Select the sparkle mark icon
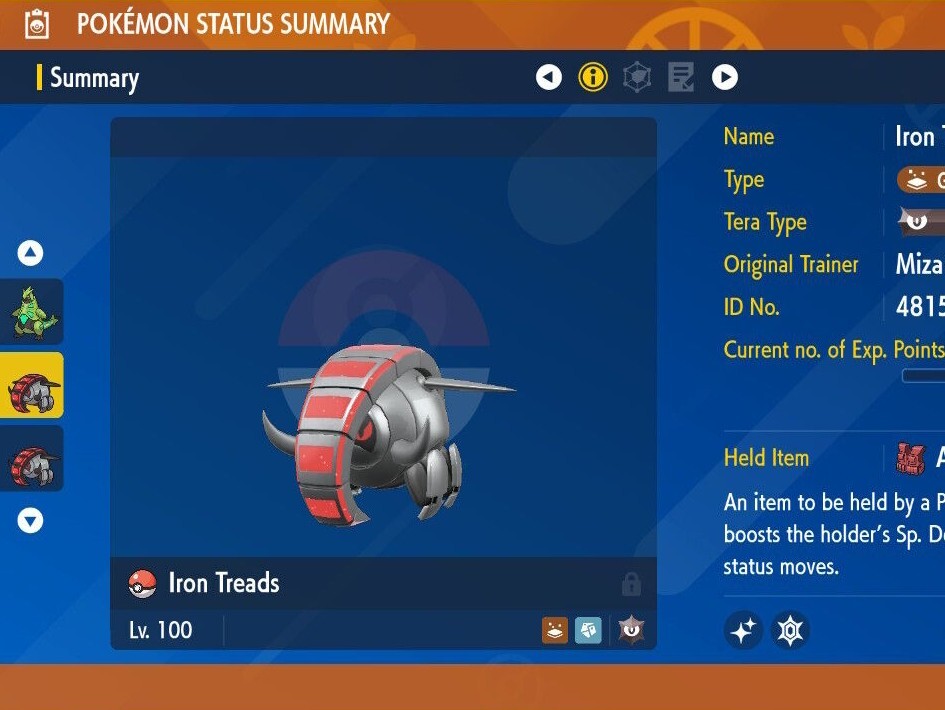Image resolution: width=945 pixels, height=710 pixels. coord(744,630)
